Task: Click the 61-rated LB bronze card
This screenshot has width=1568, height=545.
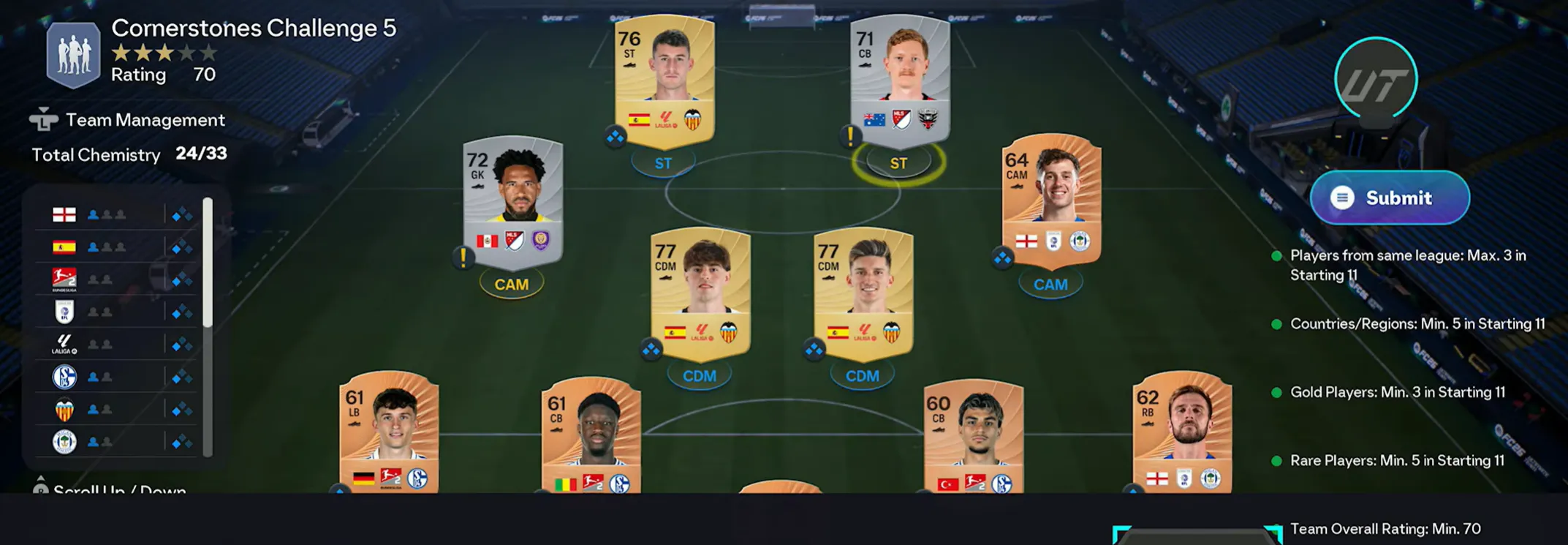Action: [x=389, y=433]
